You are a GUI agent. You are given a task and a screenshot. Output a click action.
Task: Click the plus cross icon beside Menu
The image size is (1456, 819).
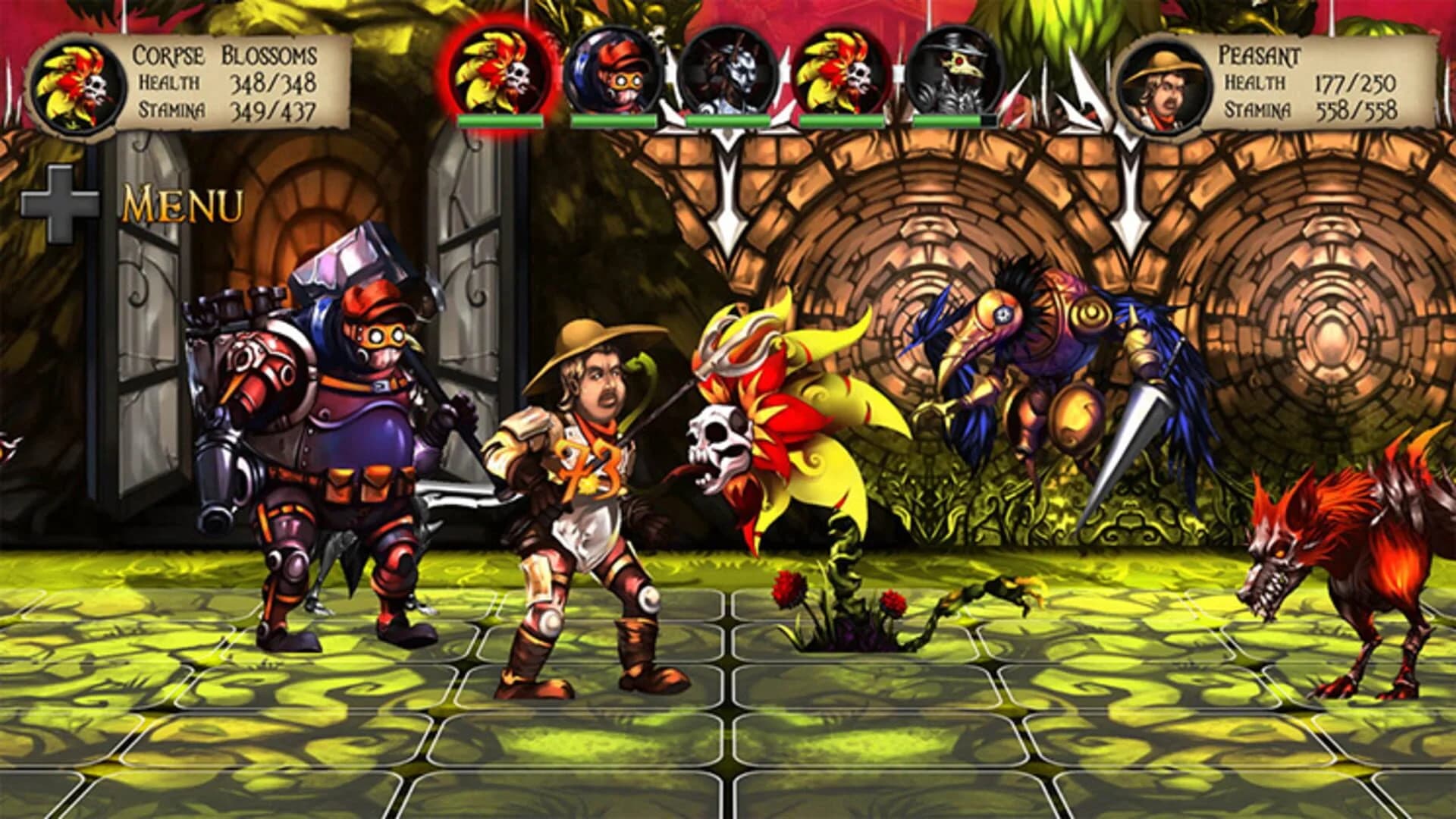61,199
